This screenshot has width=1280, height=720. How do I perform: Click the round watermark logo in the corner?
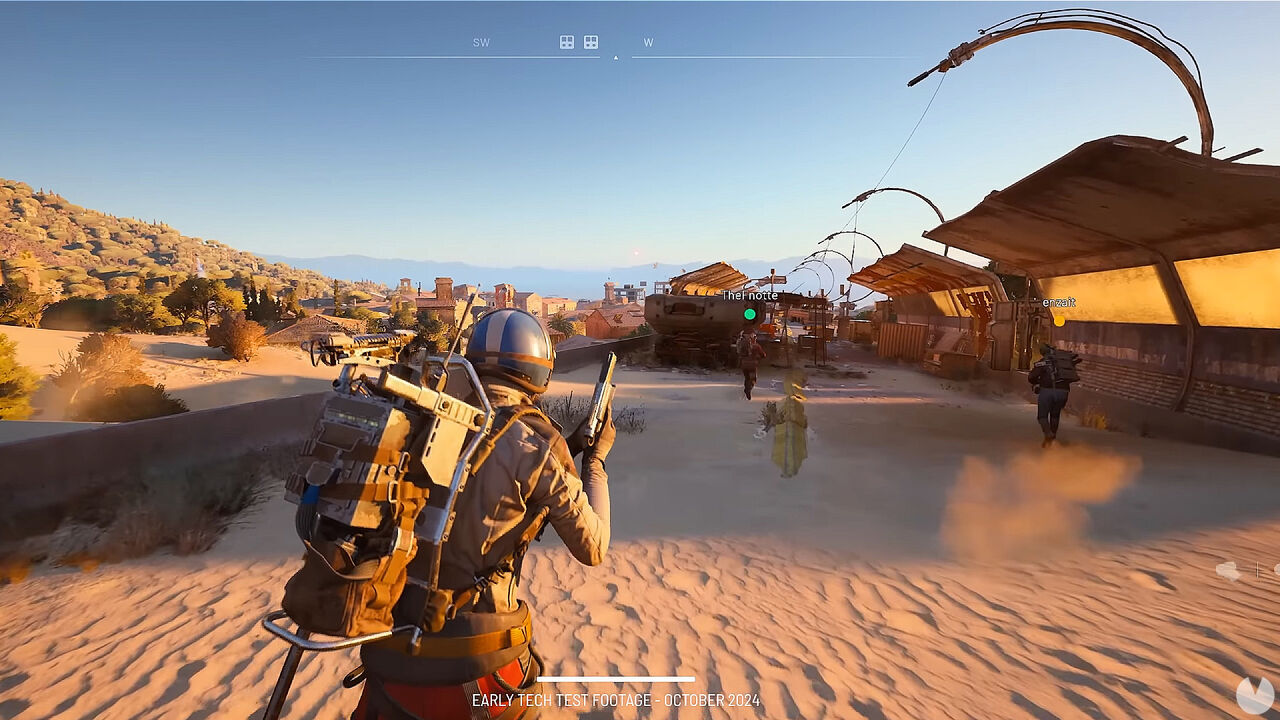pyautogui.click(x=1255, y=694)
